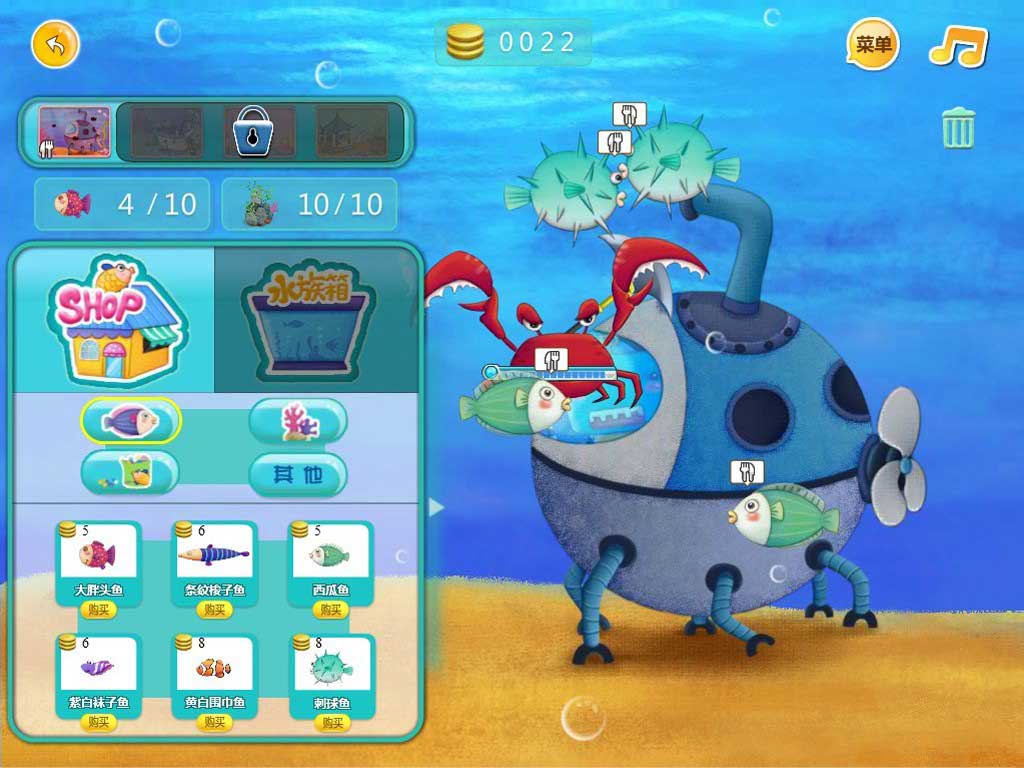
Task: Choose the coral decoration category
Action: coord(298,421)
